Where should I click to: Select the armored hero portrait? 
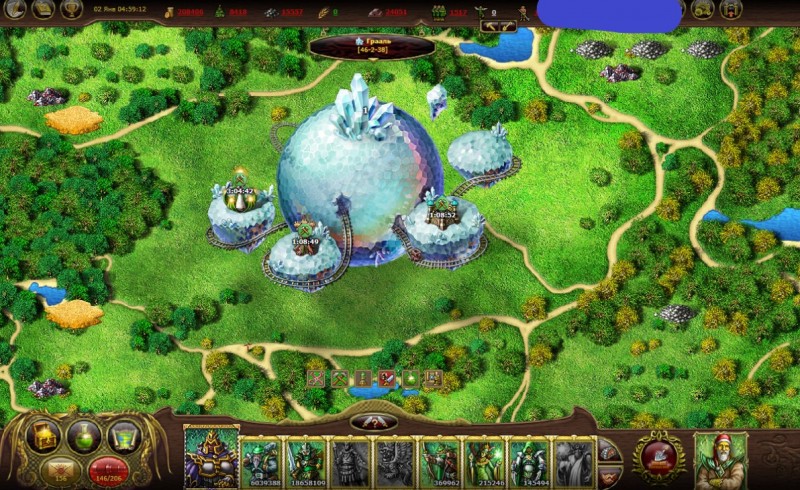(x=212, y=456)
